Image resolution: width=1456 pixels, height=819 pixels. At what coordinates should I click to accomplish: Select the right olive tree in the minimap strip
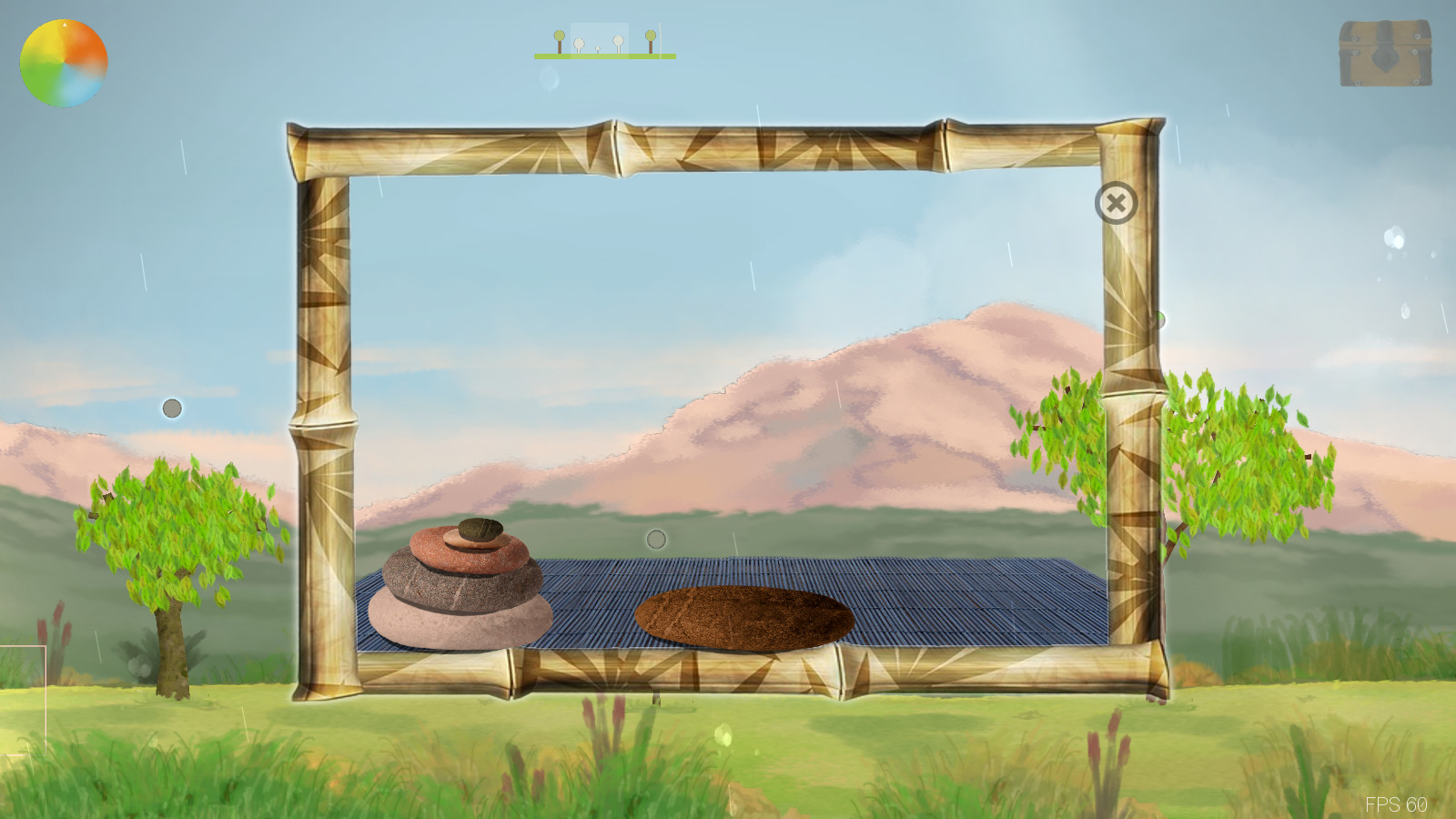point(650,36)
